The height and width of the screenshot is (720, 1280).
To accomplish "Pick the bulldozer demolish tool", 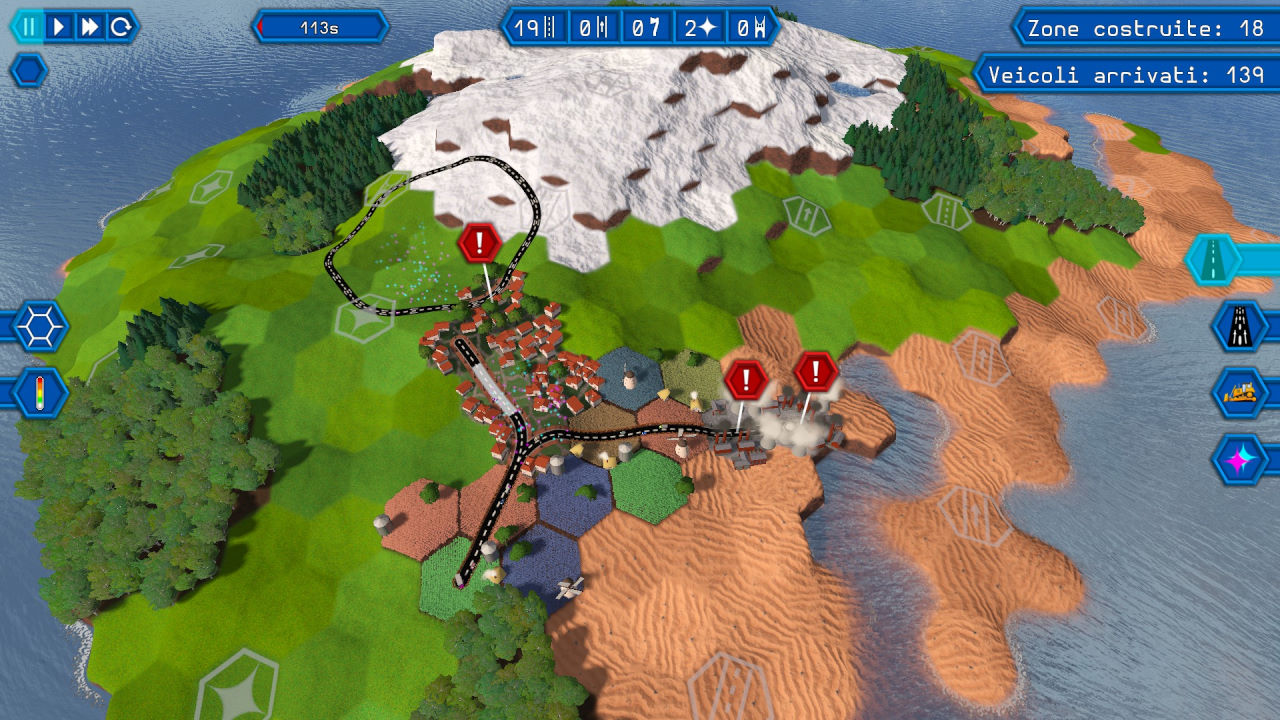I will [1240, 393].
